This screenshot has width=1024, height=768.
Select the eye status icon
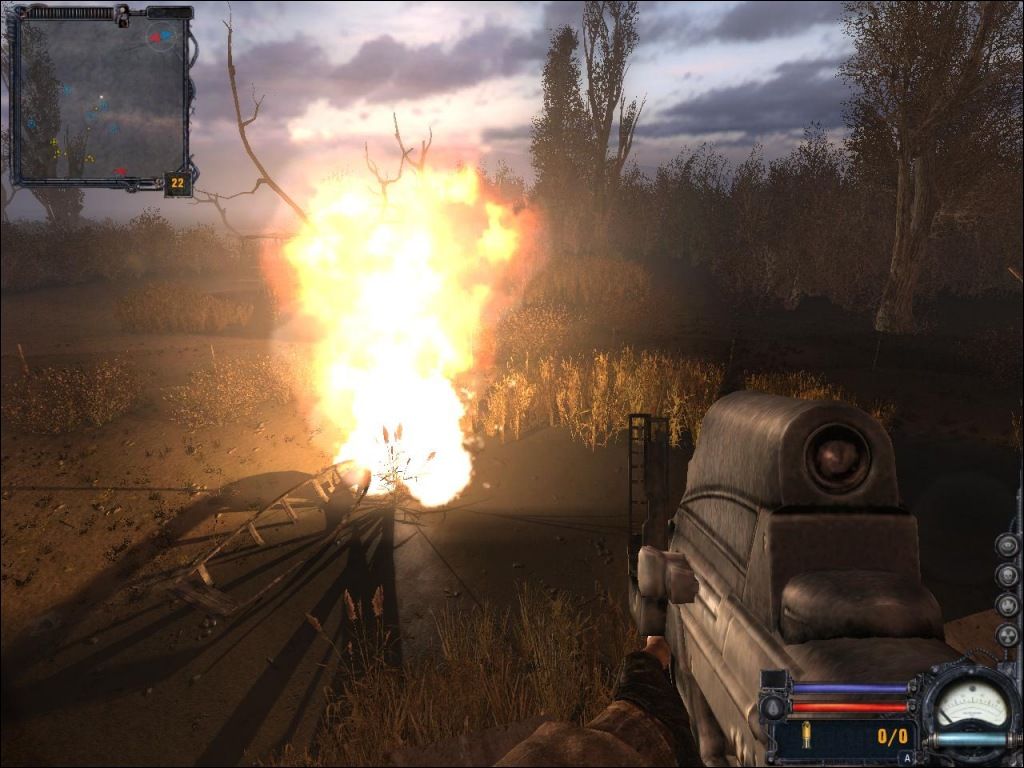coord(1007,545)
